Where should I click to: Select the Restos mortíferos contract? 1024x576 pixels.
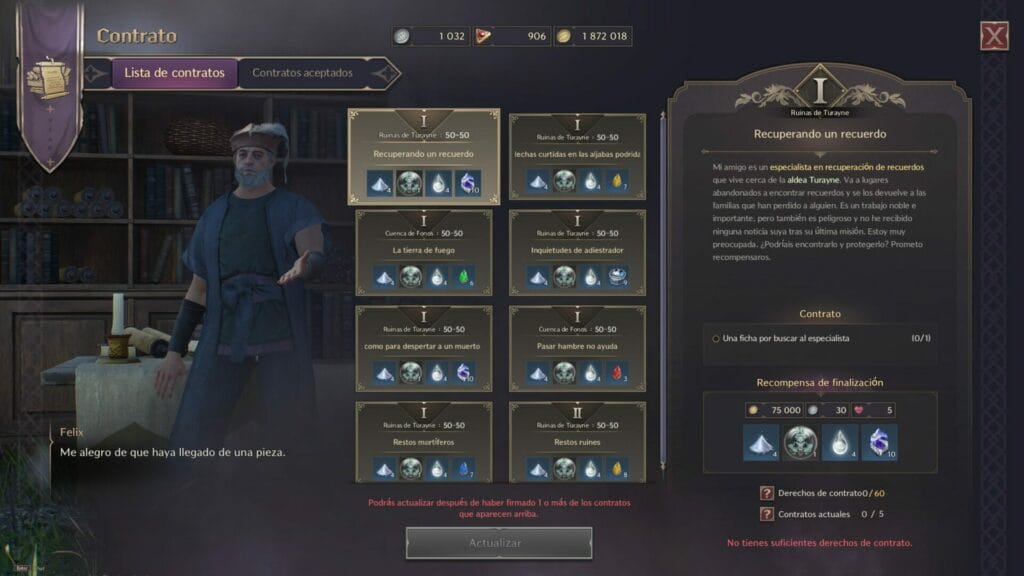tap(423, 442)
